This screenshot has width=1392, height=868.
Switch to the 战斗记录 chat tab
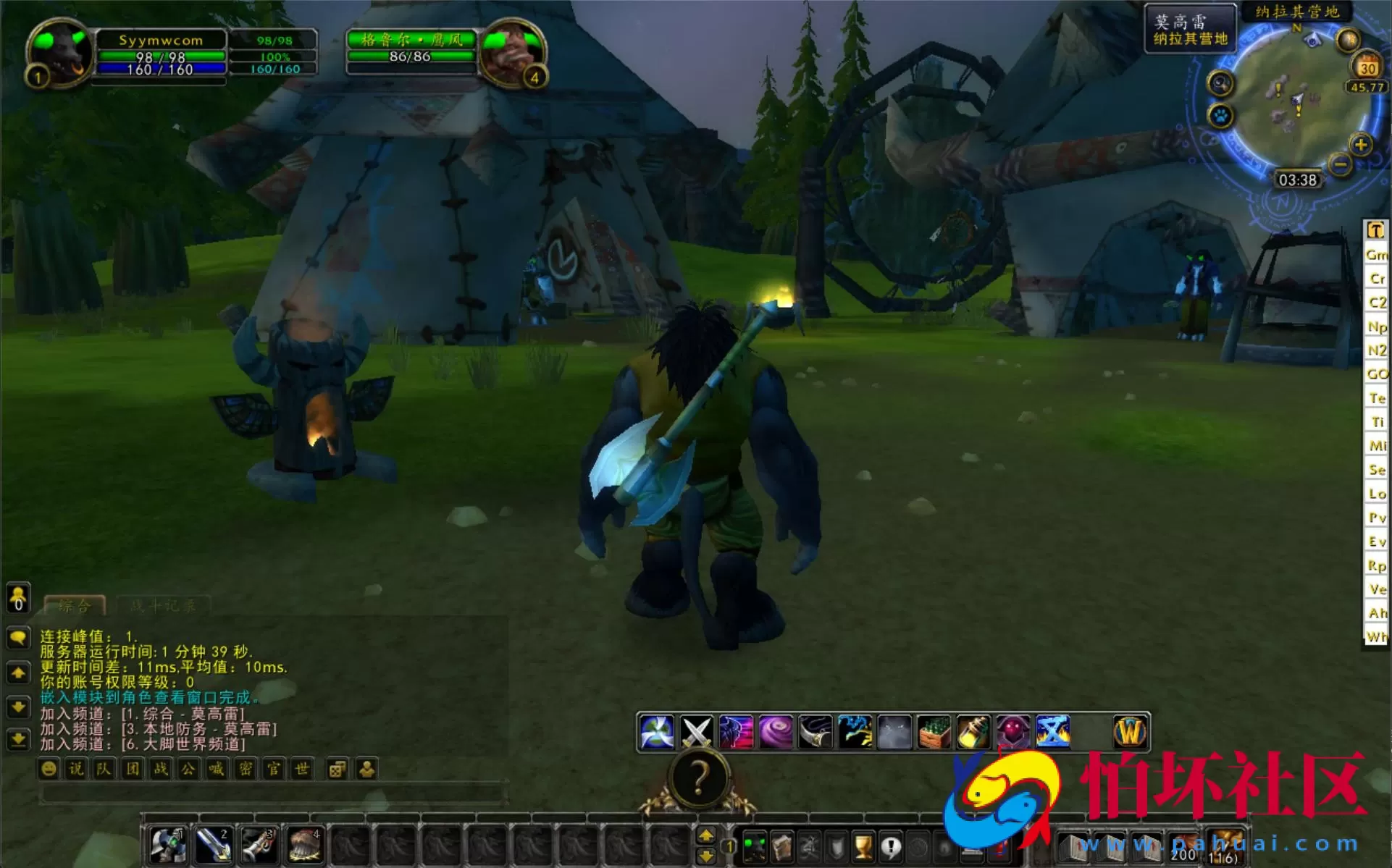point(163,605)
